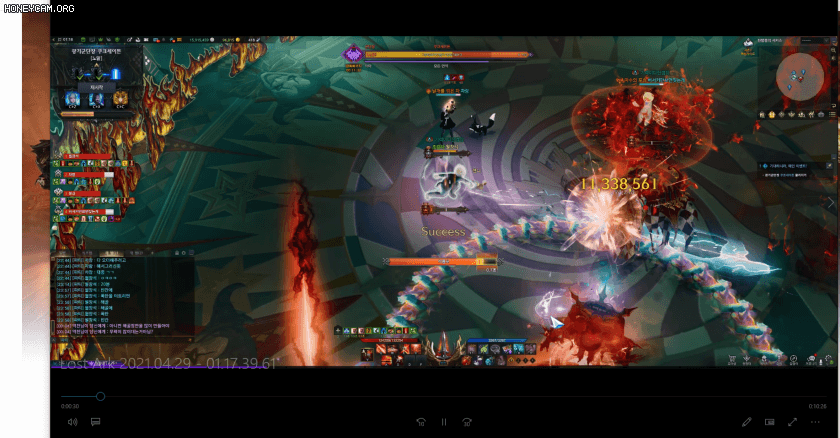Image resolution: width=840 pixels, height=438 pixels.
Task: Skip backward in the video
Action: (421, 422)
